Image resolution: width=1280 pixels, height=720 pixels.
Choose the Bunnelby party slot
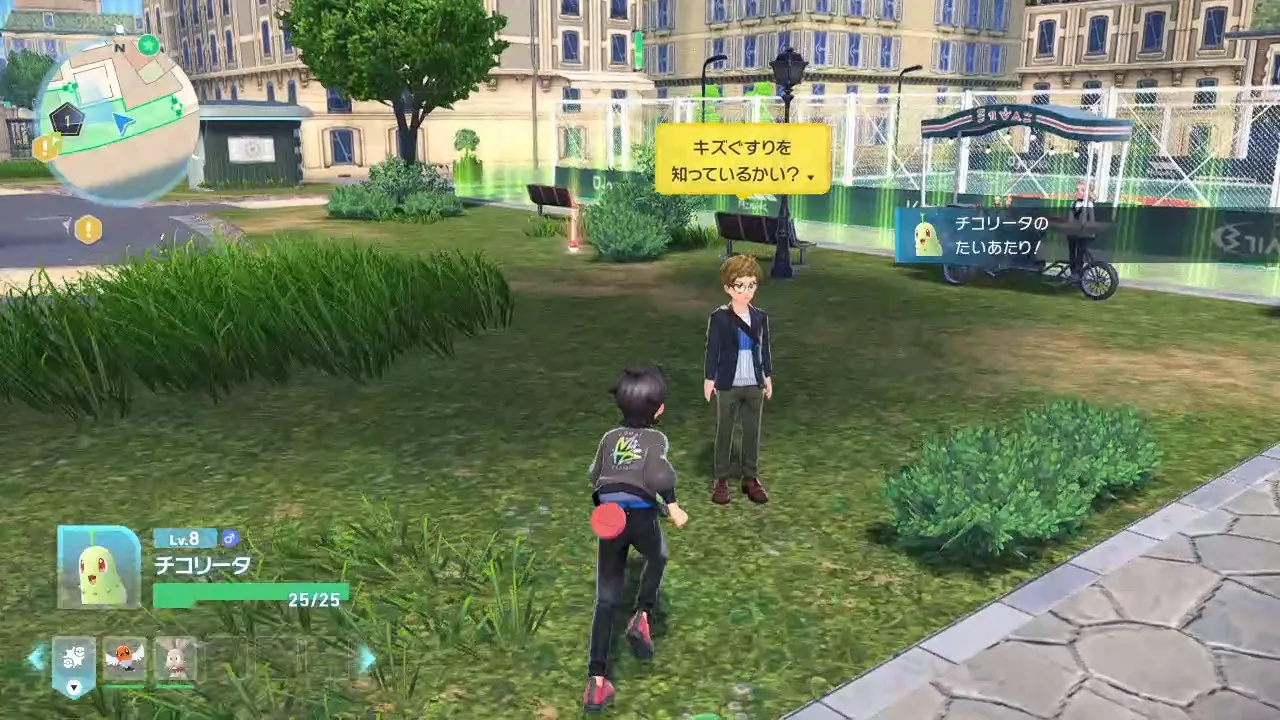click(x=176, y=659)
